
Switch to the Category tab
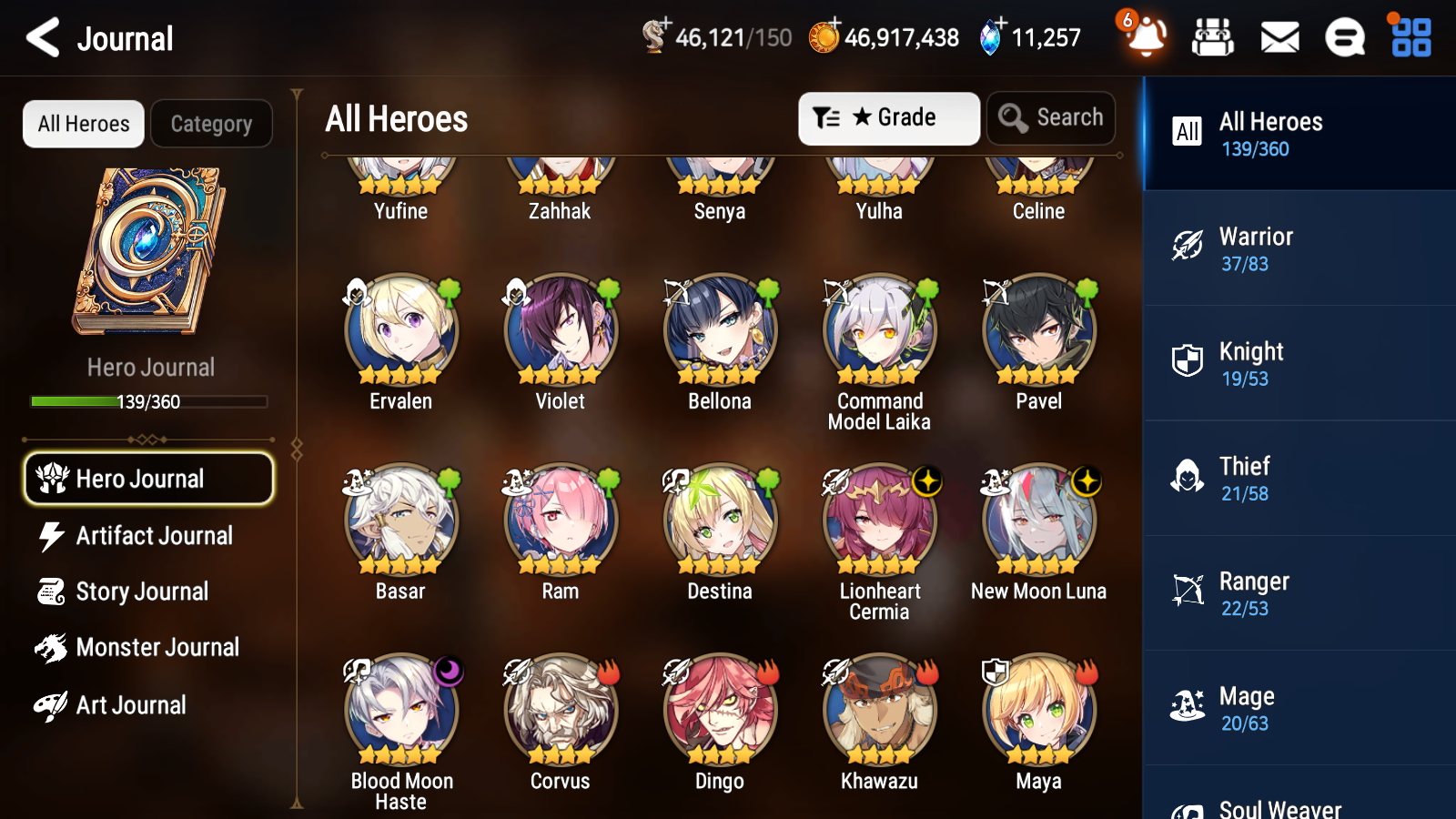tap(212, 124)
